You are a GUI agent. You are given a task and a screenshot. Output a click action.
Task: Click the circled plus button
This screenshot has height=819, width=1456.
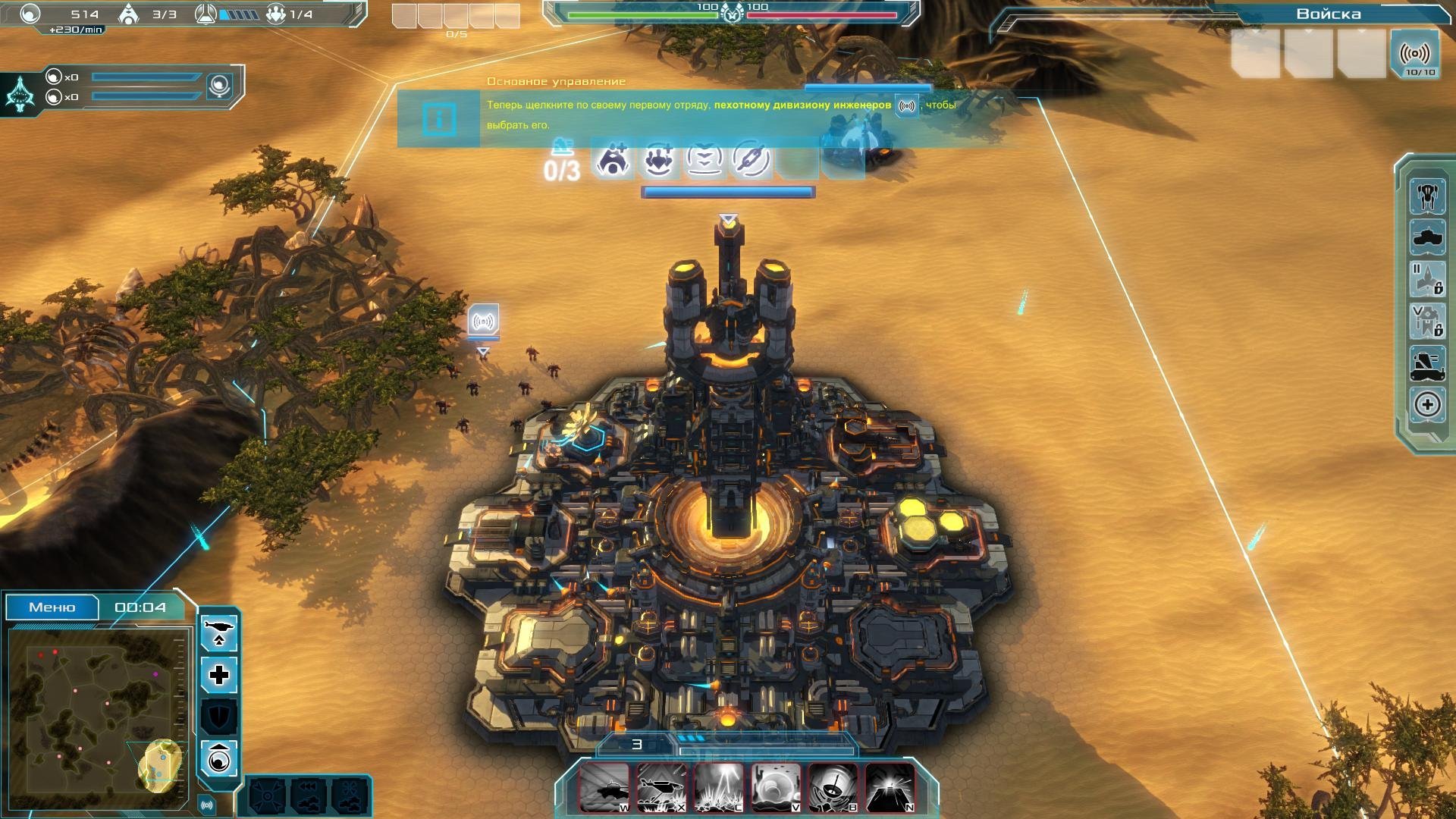click(x=1427, y=405)
